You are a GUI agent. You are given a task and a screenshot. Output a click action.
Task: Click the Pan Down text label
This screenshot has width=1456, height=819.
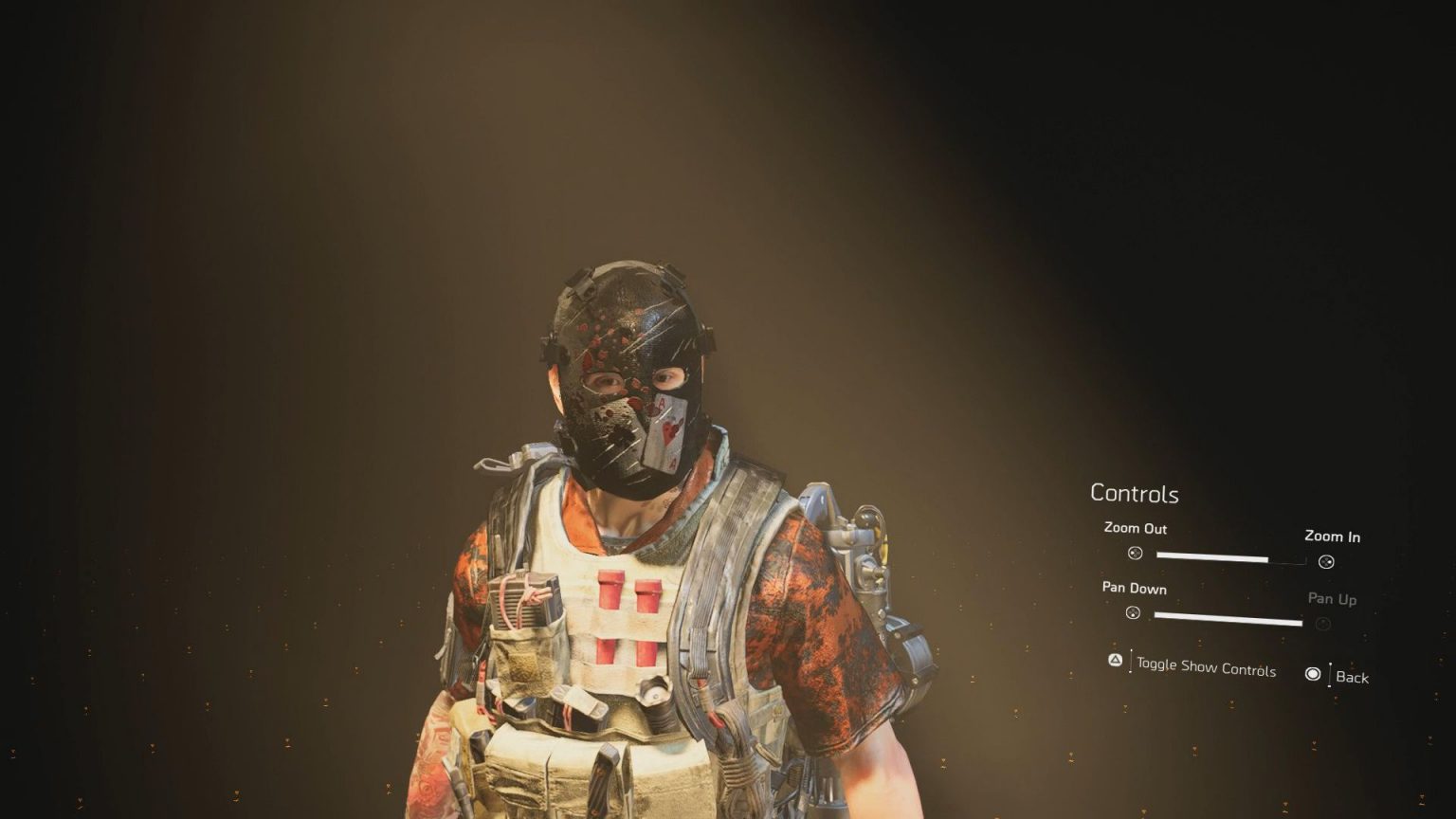point(1135,588)
